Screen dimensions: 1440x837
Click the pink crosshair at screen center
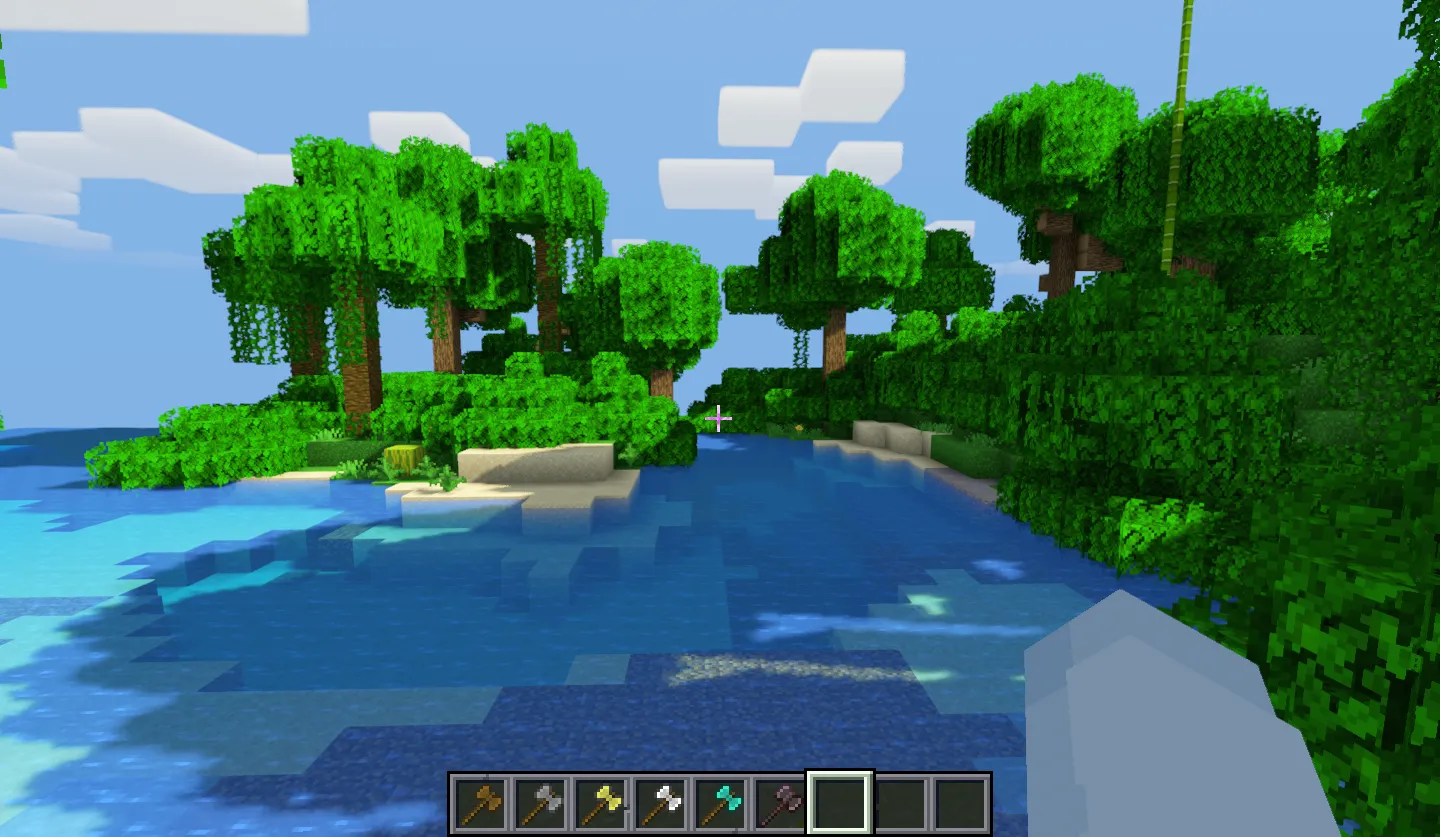[719, 418]
